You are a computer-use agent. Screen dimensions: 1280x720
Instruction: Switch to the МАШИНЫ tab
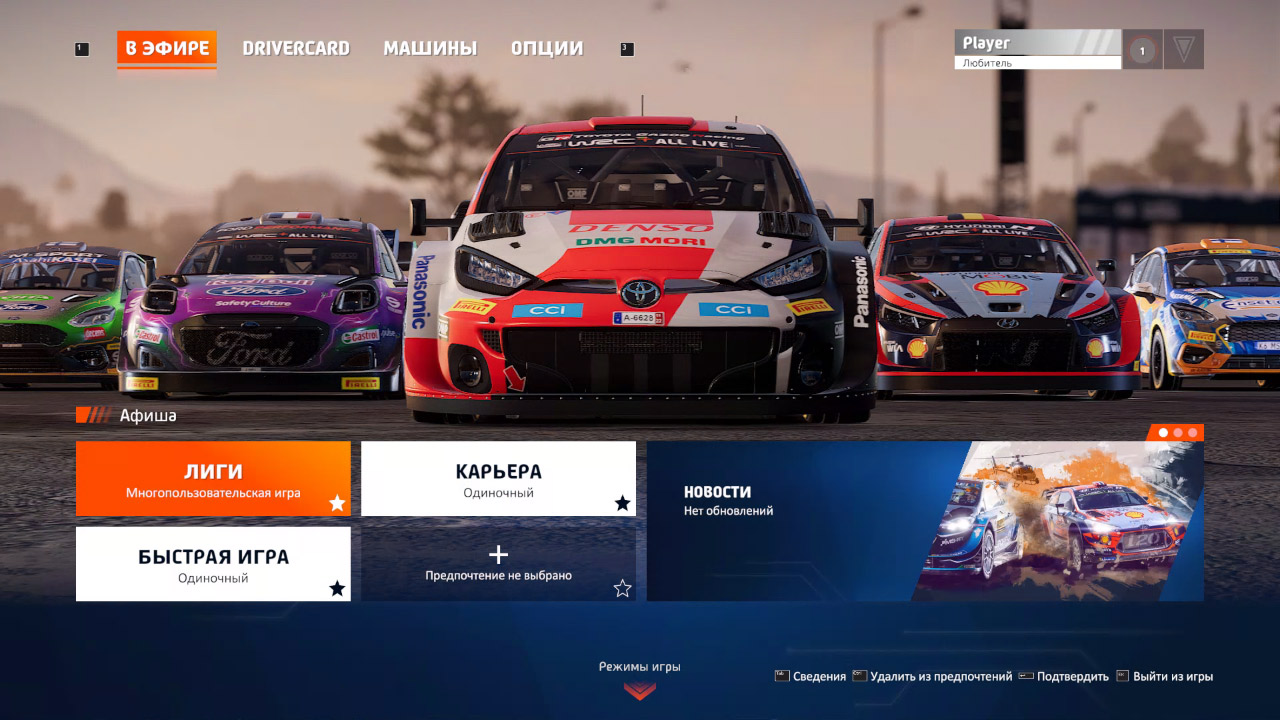click(430, 47)
